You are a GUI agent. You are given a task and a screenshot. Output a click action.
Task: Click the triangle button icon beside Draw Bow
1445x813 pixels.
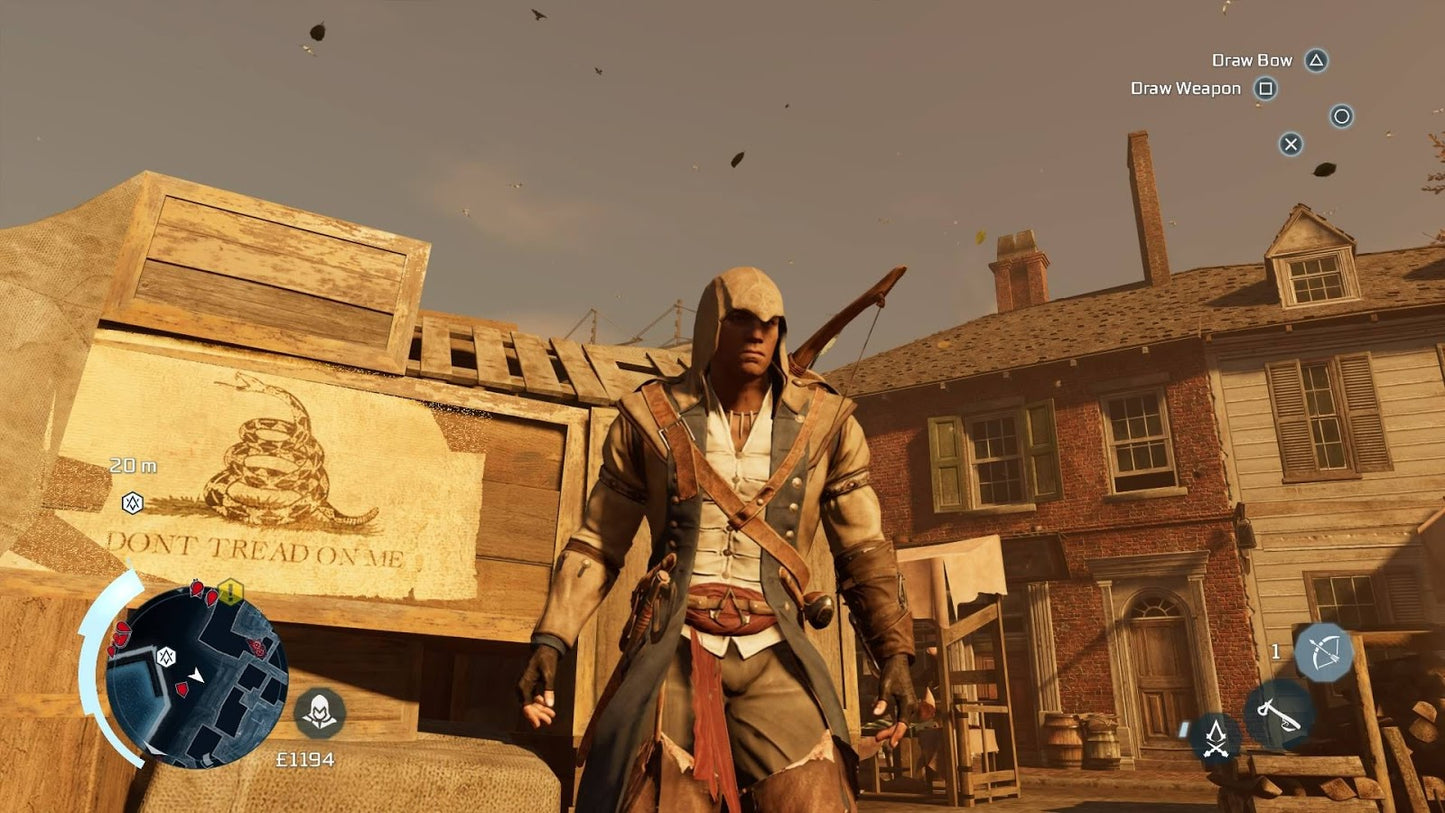[x=1316, y=60]
